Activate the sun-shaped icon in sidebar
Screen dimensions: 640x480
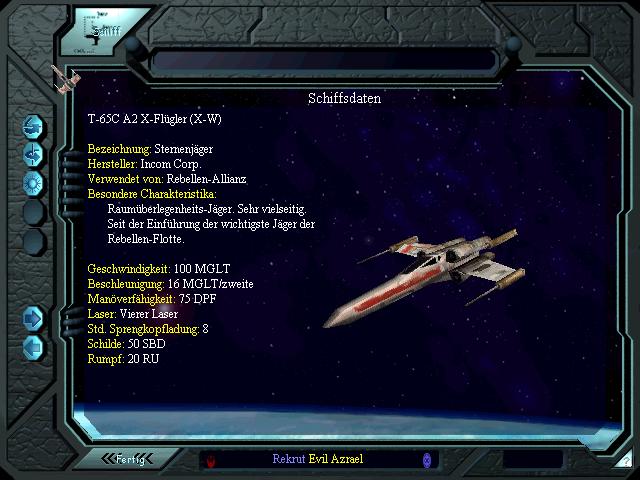coord(34,182)
